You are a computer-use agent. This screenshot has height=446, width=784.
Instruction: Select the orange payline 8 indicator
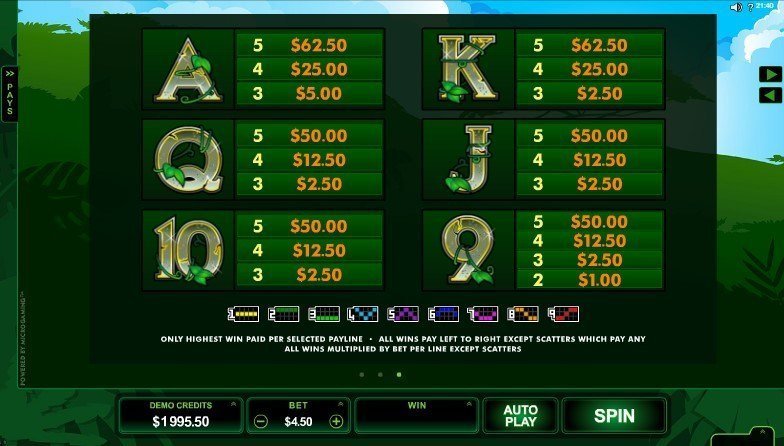pyautogui.click(x=523, y=313)
